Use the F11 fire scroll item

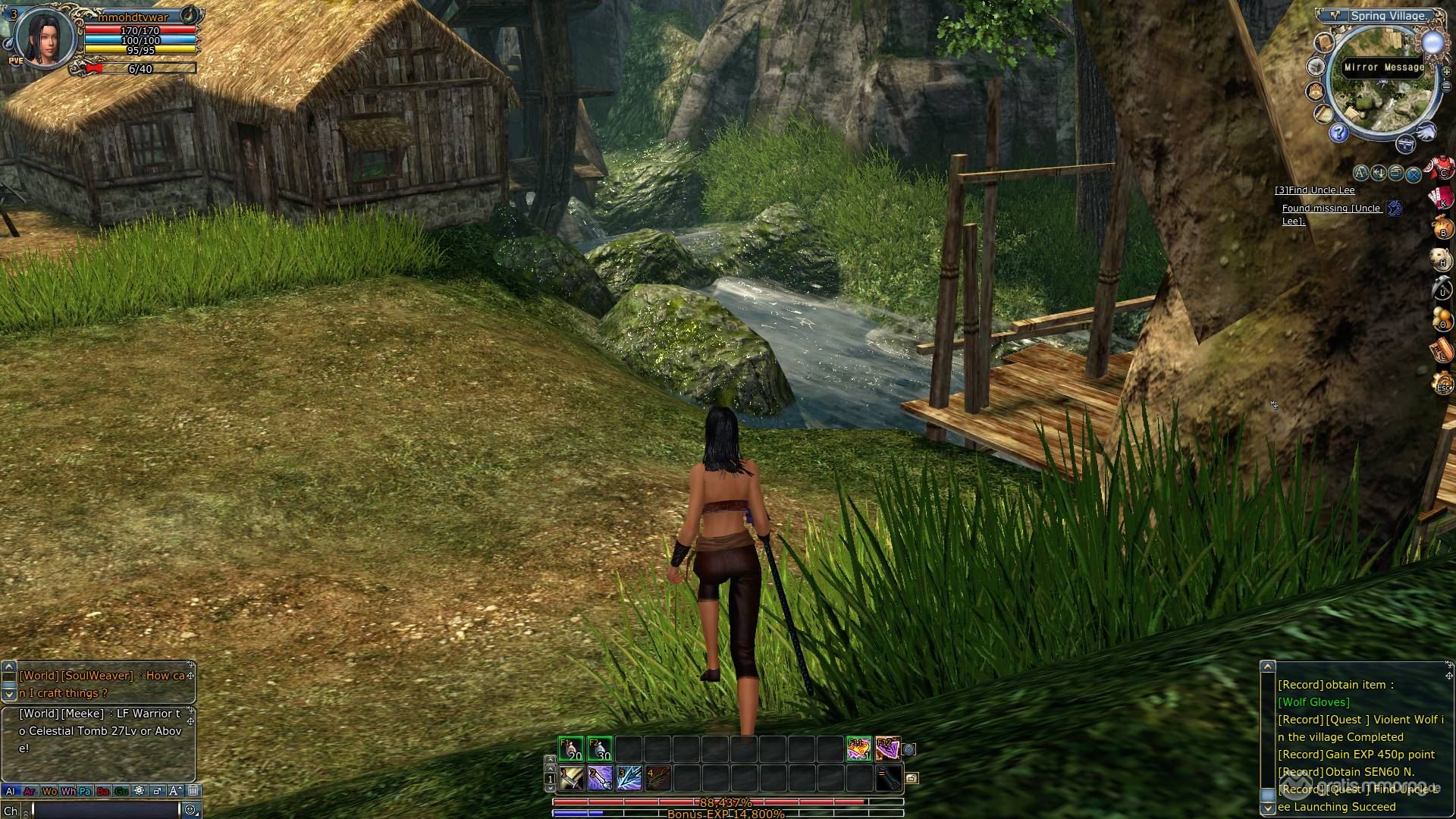tap(858, 749)
